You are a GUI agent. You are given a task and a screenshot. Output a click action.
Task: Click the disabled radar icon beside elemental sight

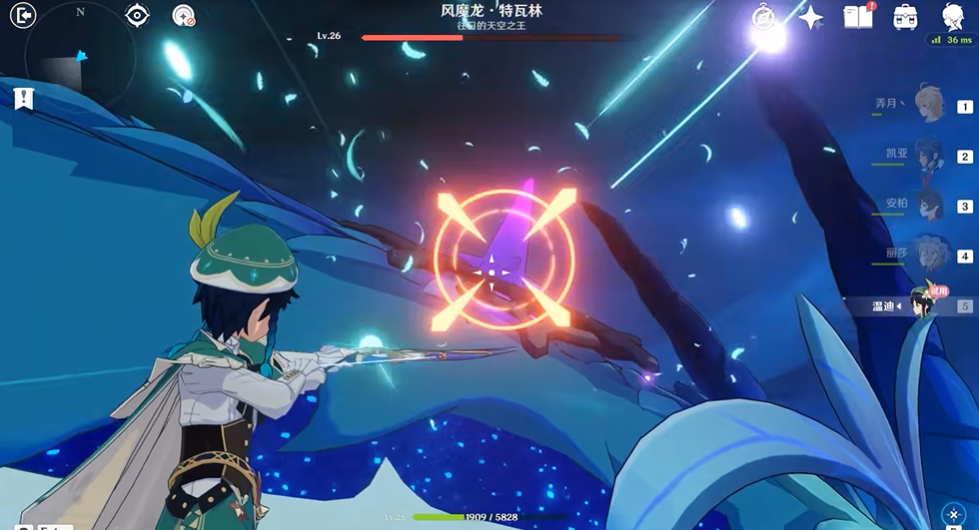coord(184,16)
